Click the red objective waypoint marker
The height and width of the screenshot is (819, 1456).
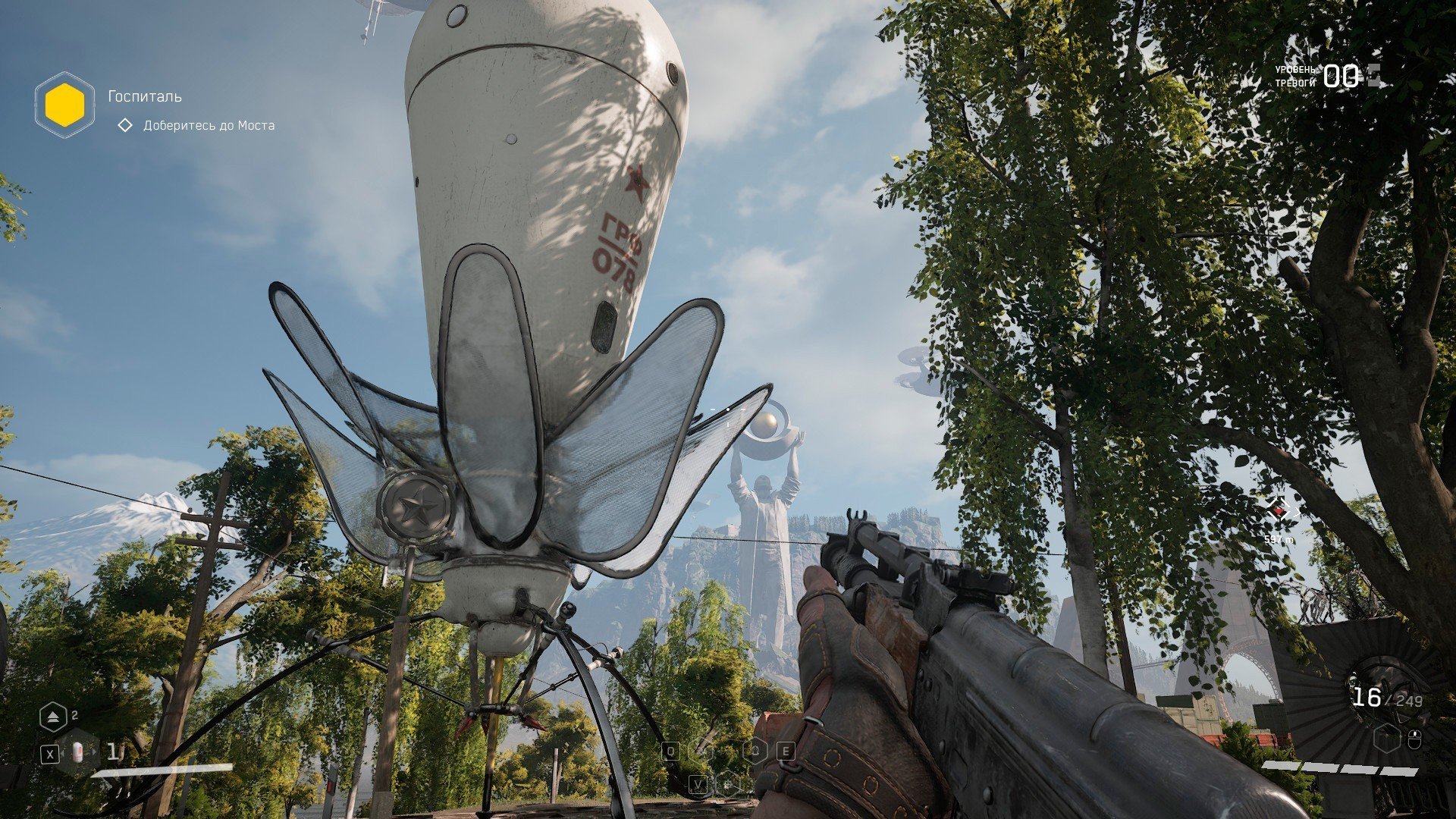tap(1279, 513)
